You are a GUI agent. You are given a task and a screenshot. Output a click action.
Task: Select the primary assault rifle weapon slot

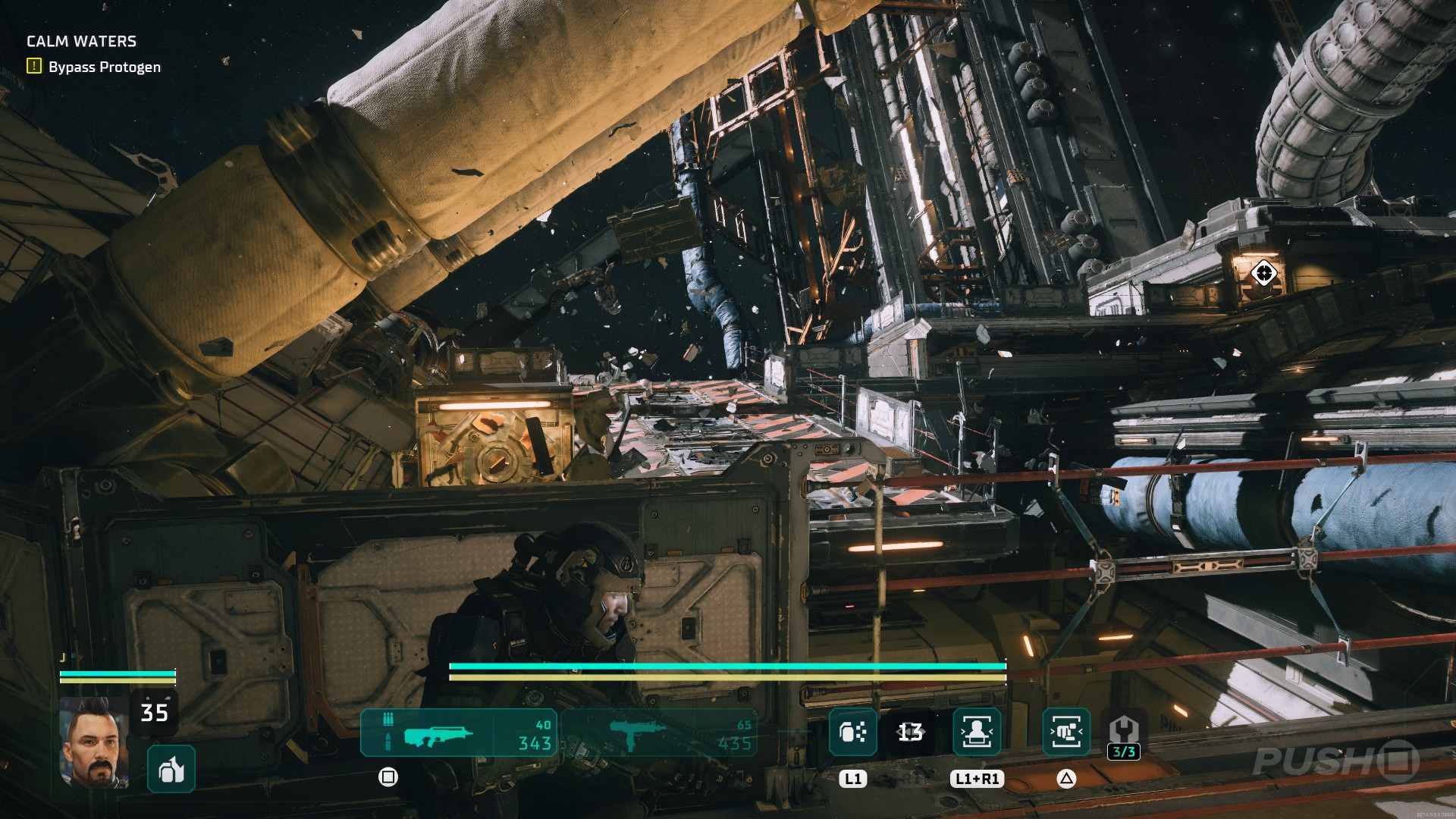[x=458, y=733]
